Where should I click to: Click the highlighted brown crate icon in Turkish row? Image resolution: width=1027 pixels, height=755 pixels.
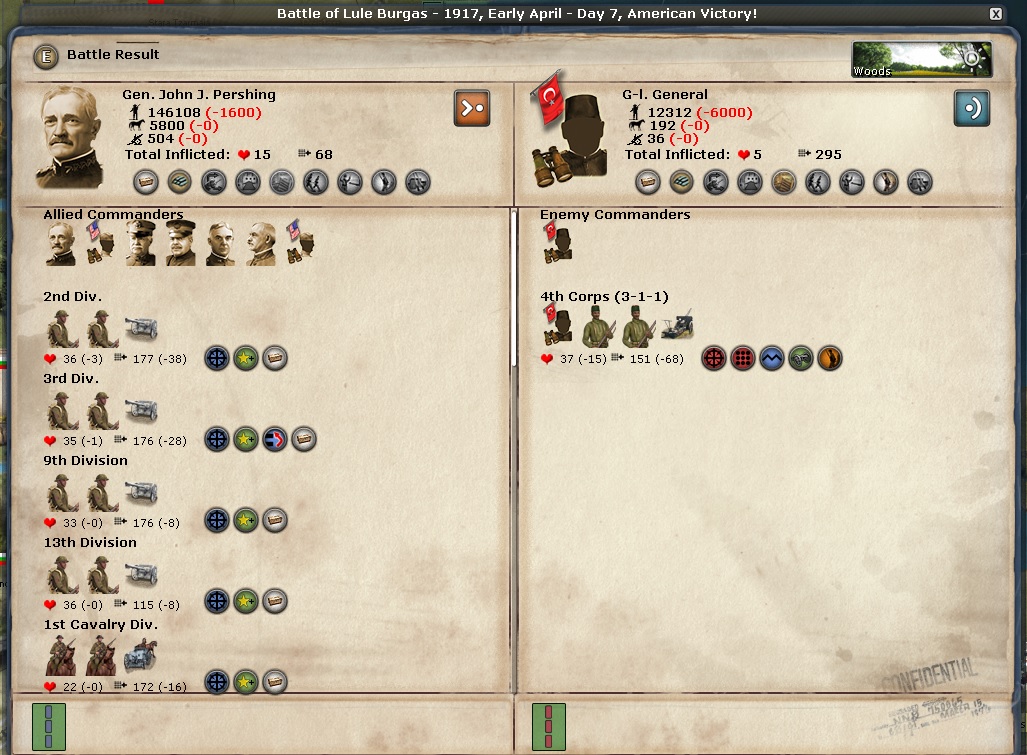783,182
